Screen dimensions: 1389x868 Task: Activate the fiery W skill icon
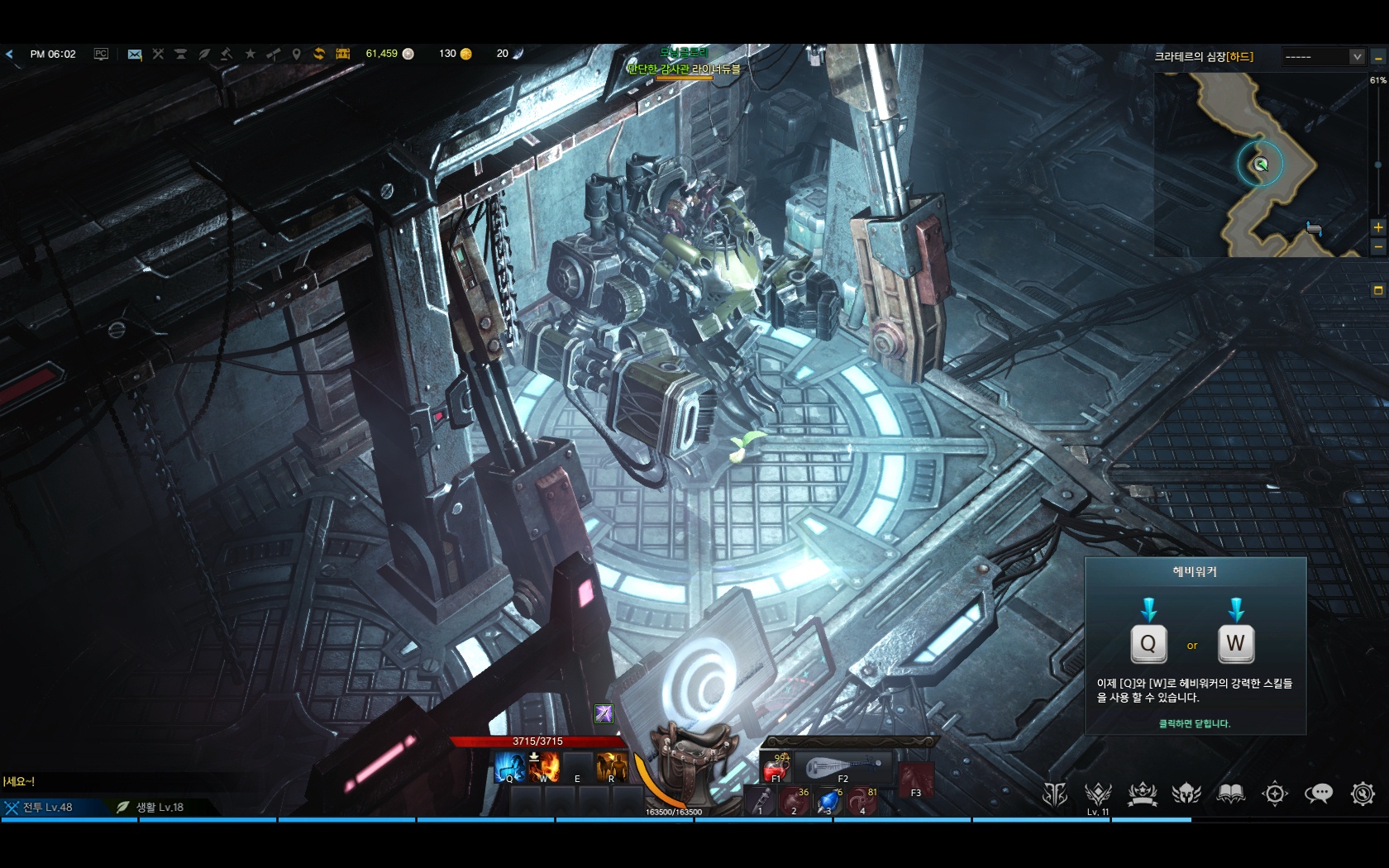pyautogui.click(x=544, y=767)
